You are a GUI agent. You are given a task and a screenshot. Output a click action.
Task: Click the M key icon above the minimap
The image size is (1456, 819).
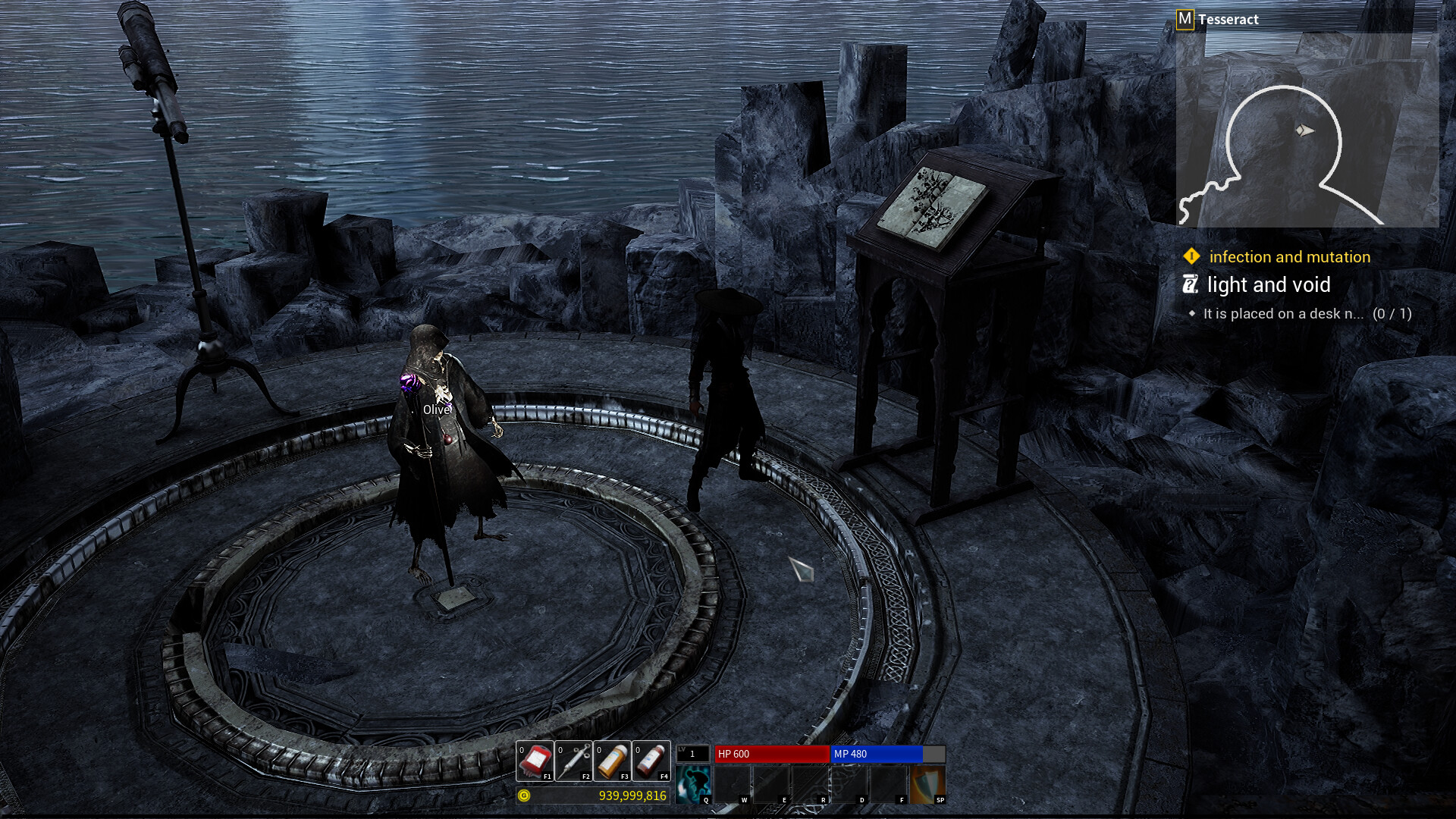tap(1184, 19)
